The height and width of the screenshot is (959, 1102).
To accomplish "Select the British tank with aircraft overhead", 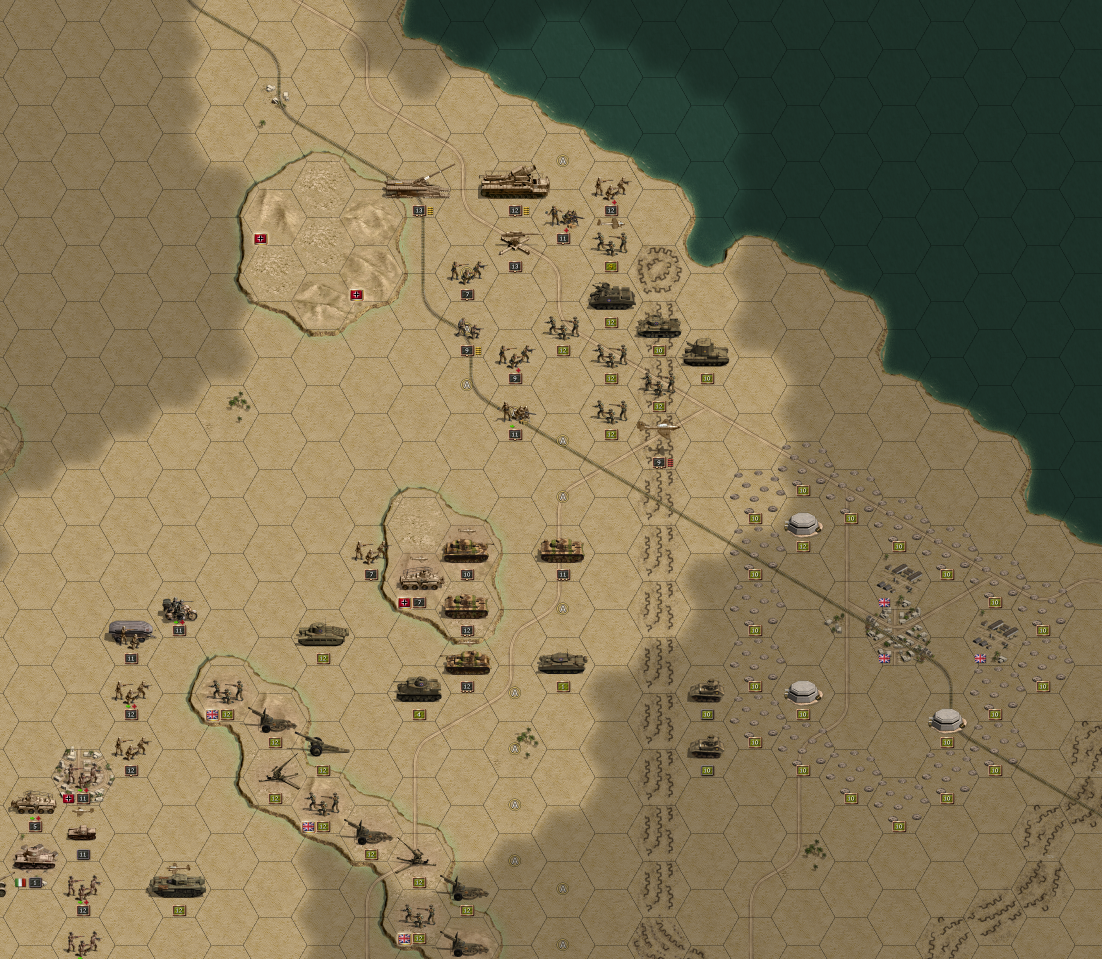I will click(x=178, y=884).
